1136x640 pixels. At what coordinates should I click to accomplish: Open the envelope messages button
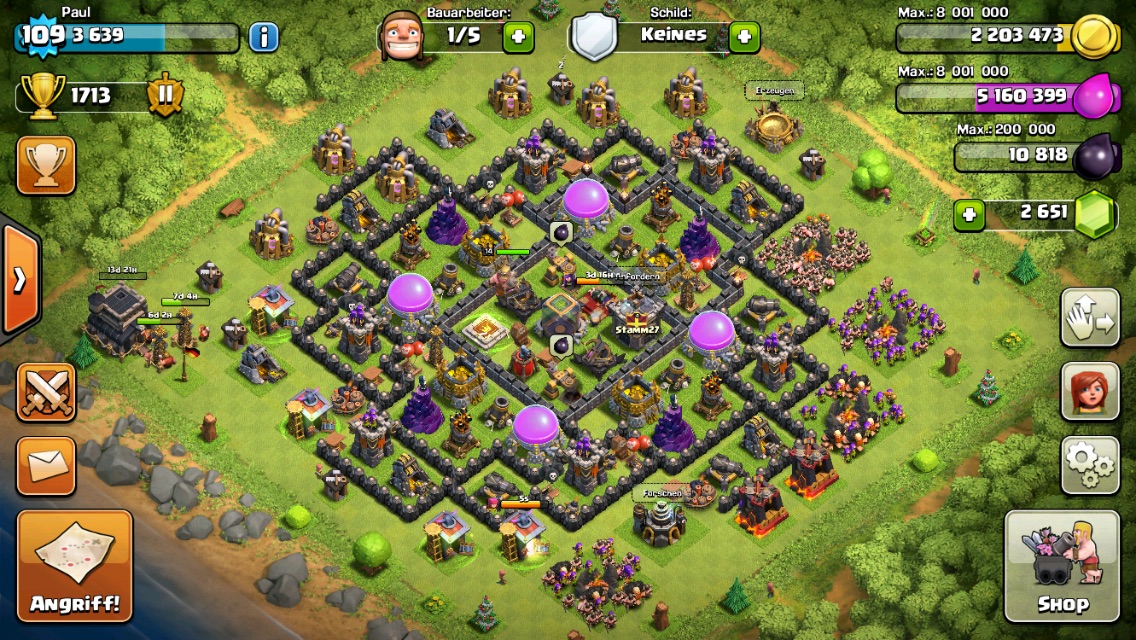pyautogui.click(x=46, y=465)
